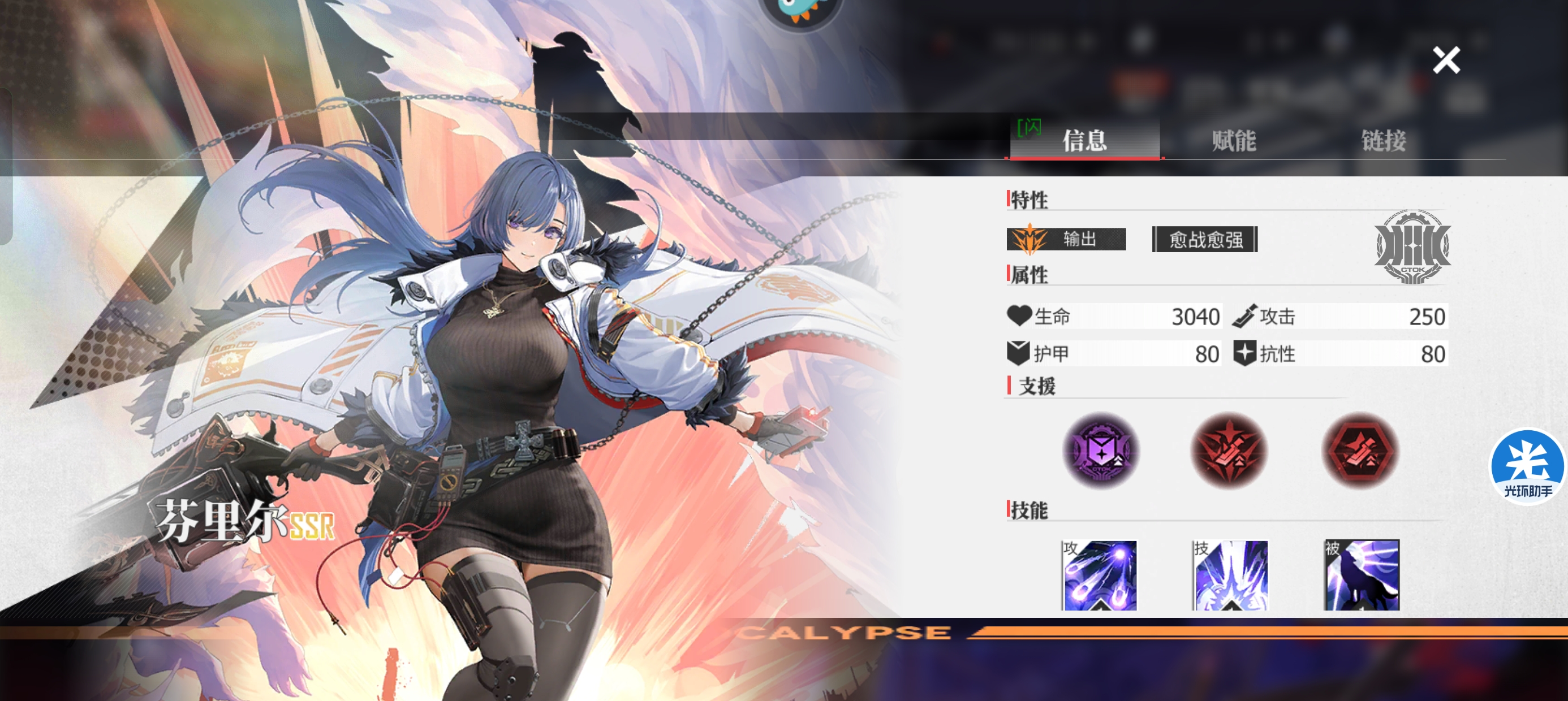
Task: Open the 技 active skill icon
Action: point(1230,575)
